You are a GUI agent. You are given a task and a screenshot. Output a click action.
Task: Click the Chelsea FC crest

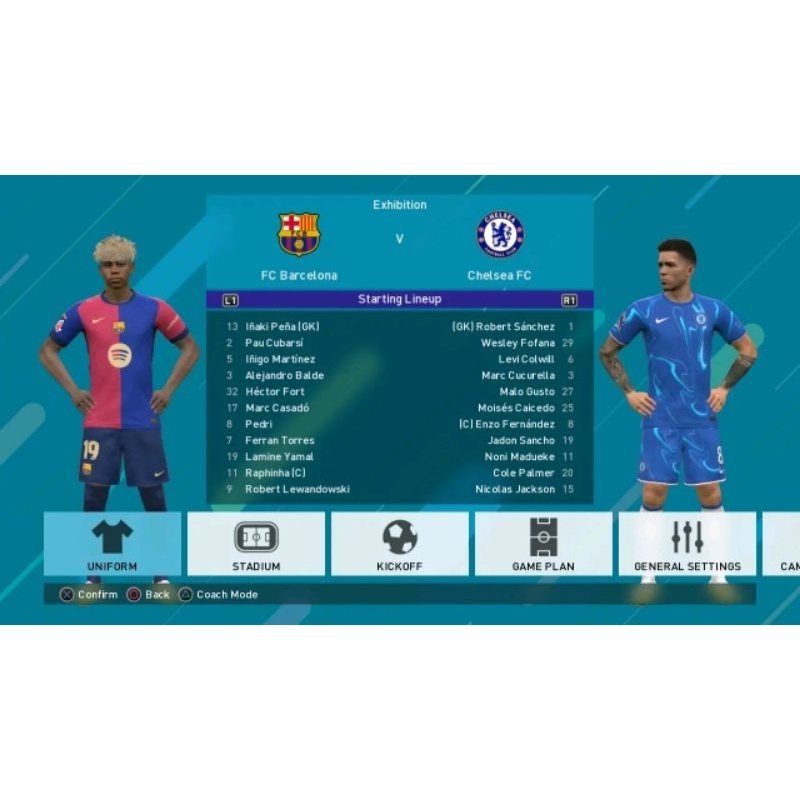500,234
